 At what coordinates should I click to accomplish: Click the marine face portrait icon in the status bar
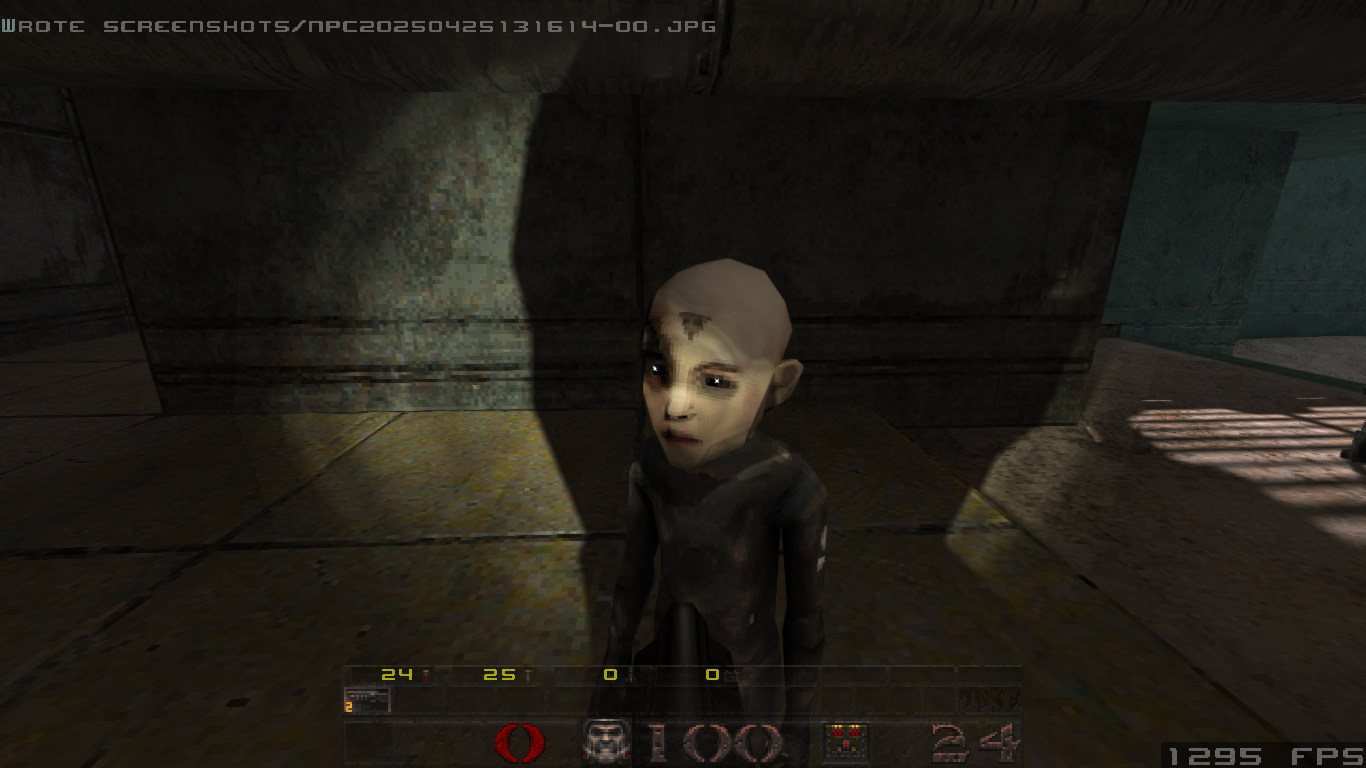click(x=604, y=740)
